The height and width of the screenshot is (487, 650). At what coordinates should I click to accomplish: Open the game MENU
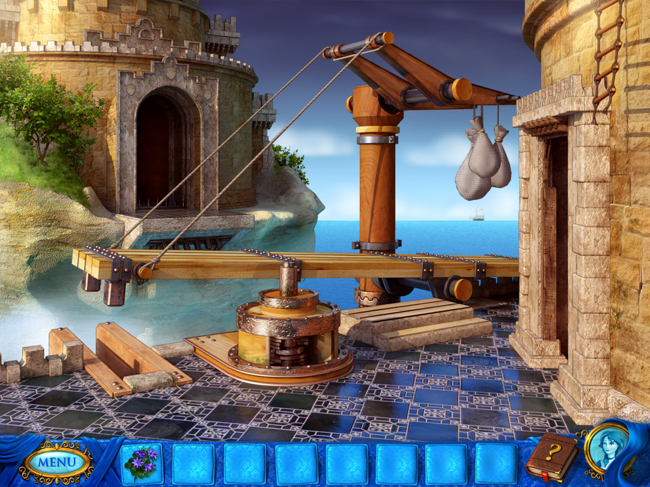click(56, 462)
